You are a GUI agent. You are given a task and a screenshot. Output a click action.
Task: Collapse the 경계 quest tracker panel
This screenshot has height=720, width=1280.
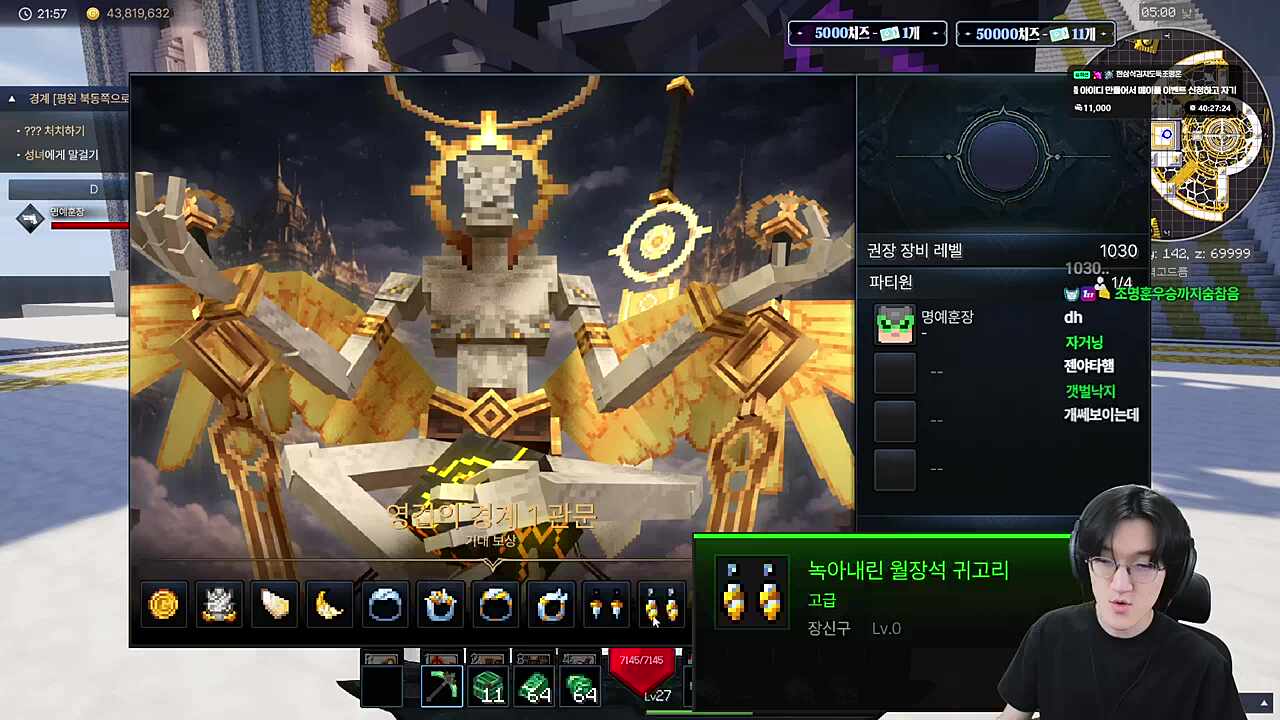(x=11, y=98)
